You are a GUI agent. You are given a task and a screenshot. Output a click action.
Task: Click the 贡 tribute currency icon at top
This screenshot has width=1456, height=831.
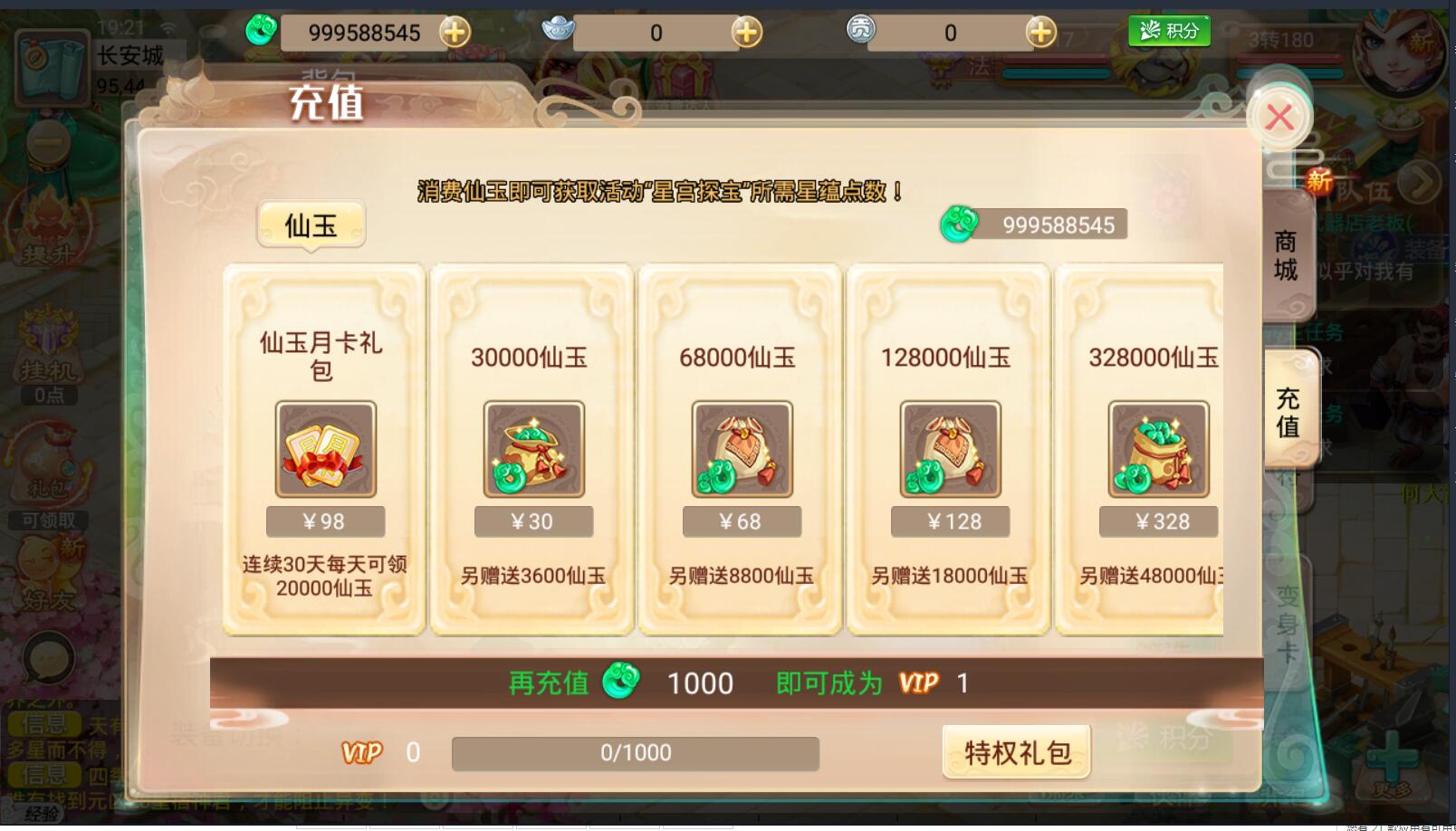point(861,30)
